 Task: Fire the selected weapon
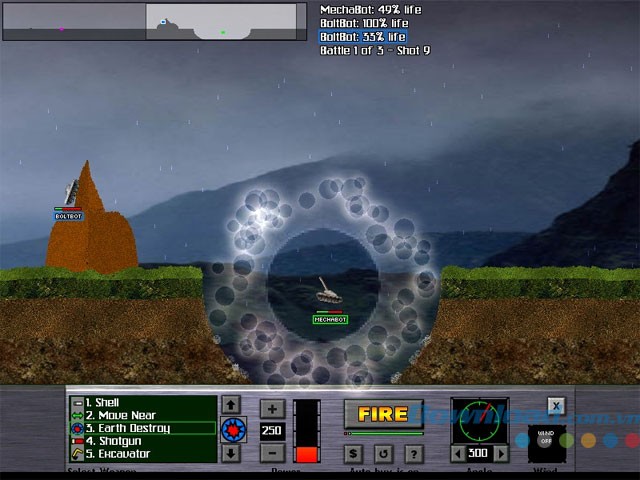pos(383,414)
